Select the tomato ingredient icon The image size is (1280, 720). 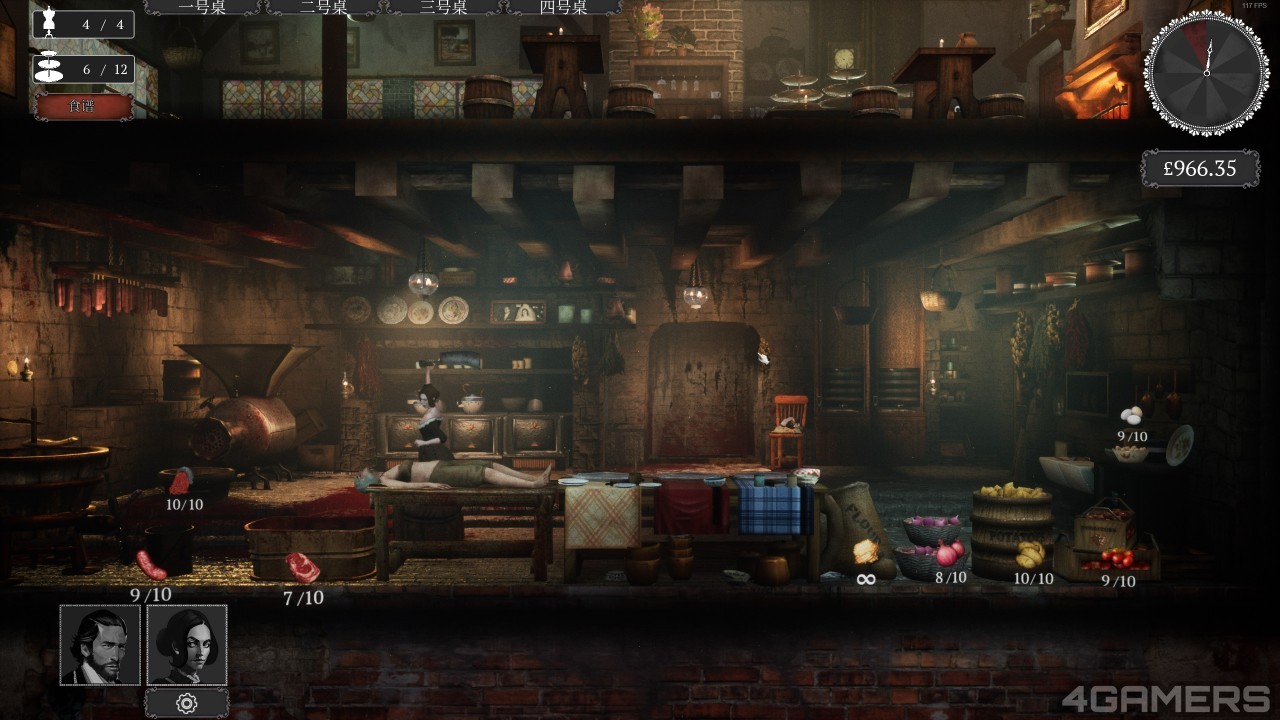click(x=1117, y=558)
